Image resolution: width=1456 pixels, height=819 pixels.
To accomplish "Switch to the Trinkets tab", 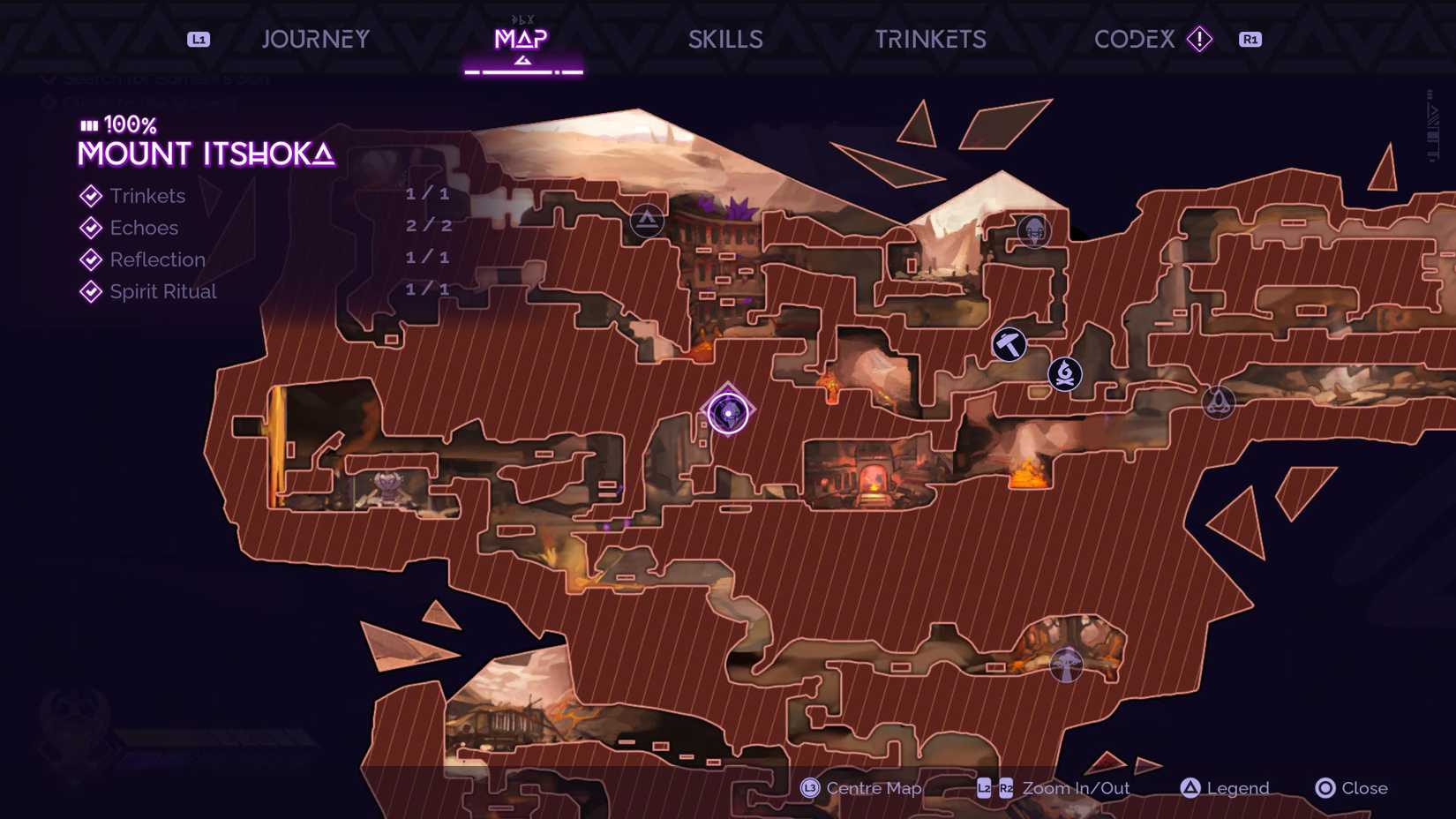I will coord(929,39).
